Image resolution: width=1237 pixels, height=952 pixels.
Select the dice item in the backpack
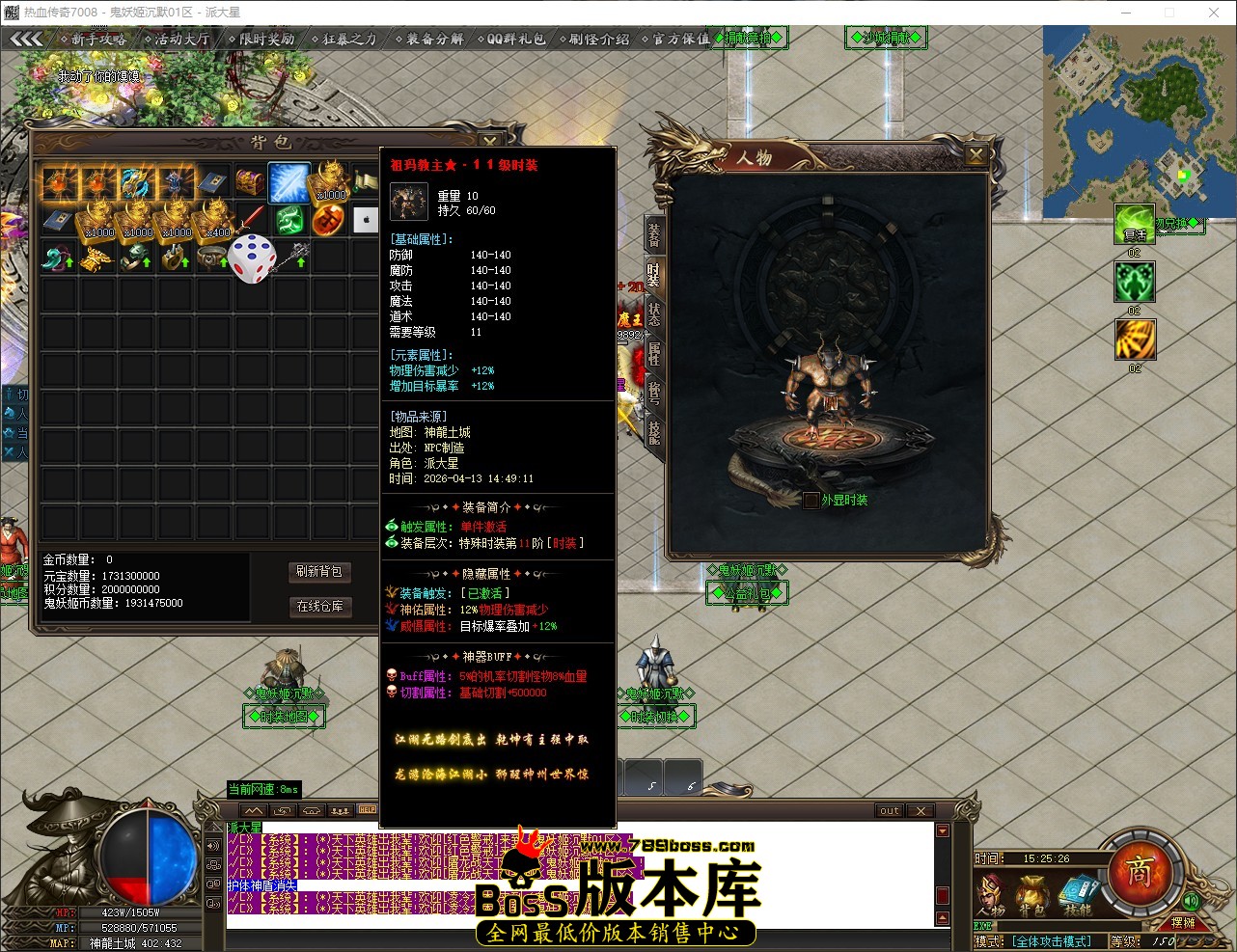(253, 256)
